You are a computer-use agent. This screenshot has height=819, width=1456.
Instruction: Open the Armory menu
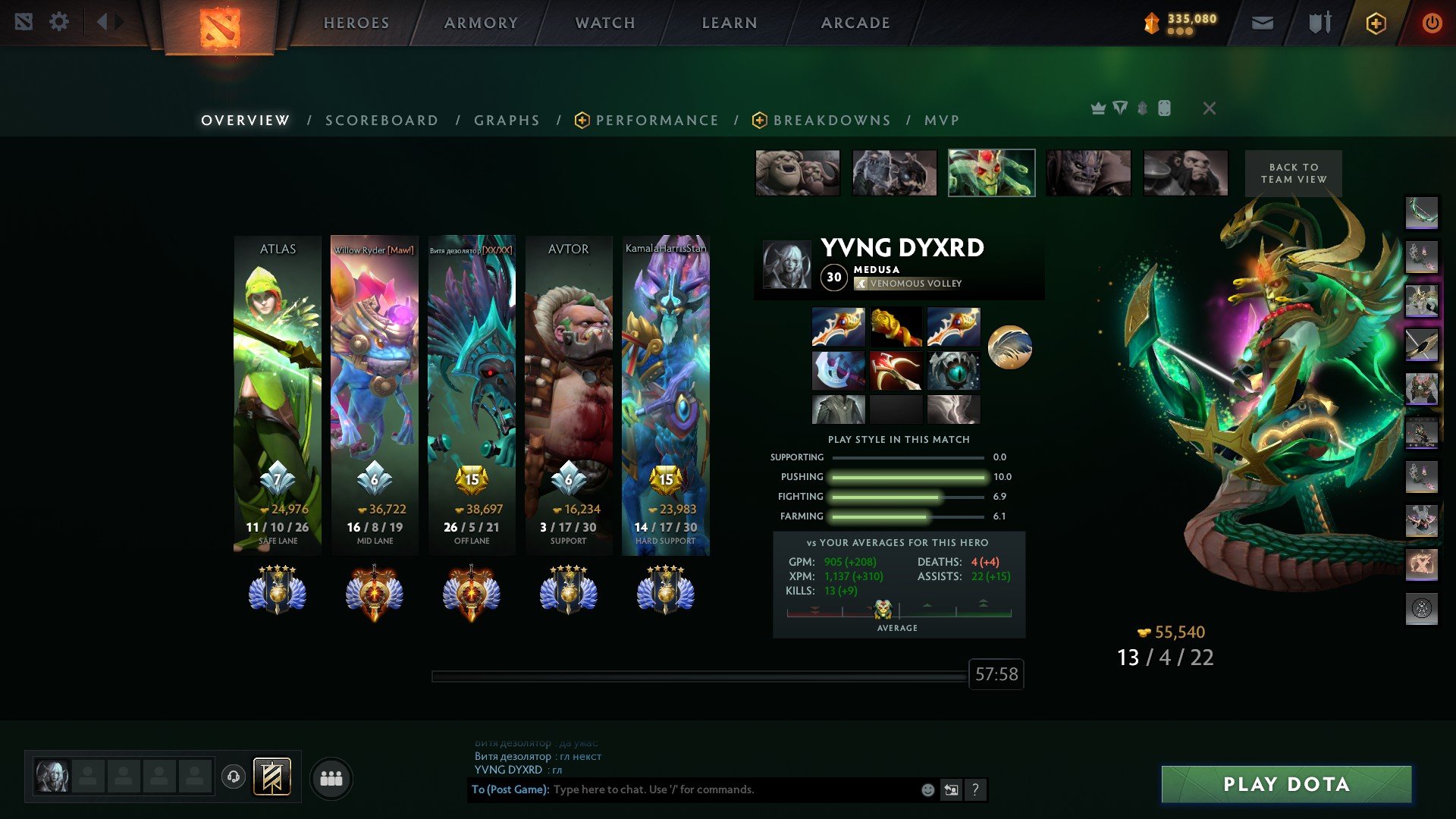(x=481, y=23)
